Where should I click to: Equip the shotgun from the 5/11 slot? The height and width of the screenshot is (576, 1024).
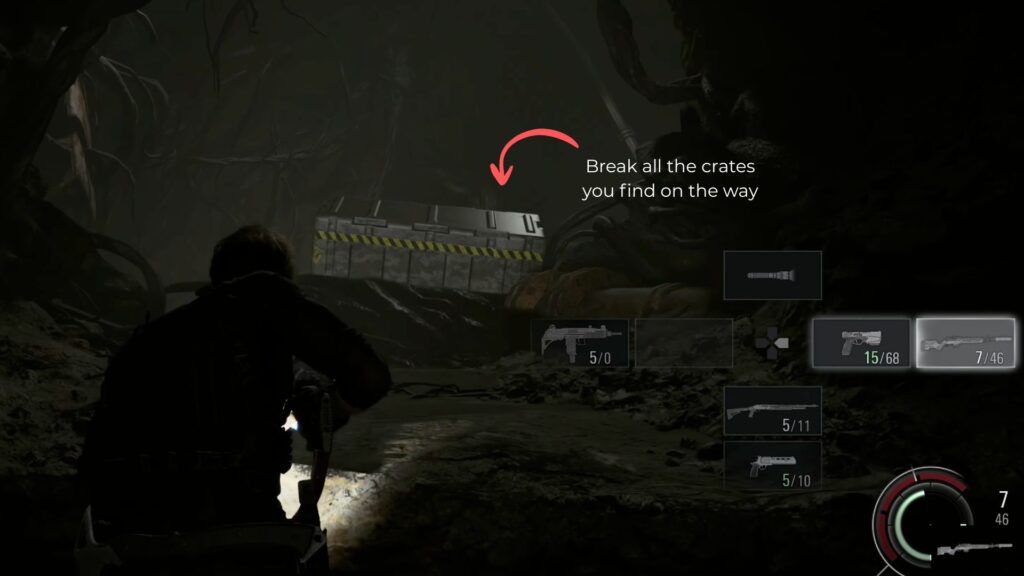click(772, 410)
